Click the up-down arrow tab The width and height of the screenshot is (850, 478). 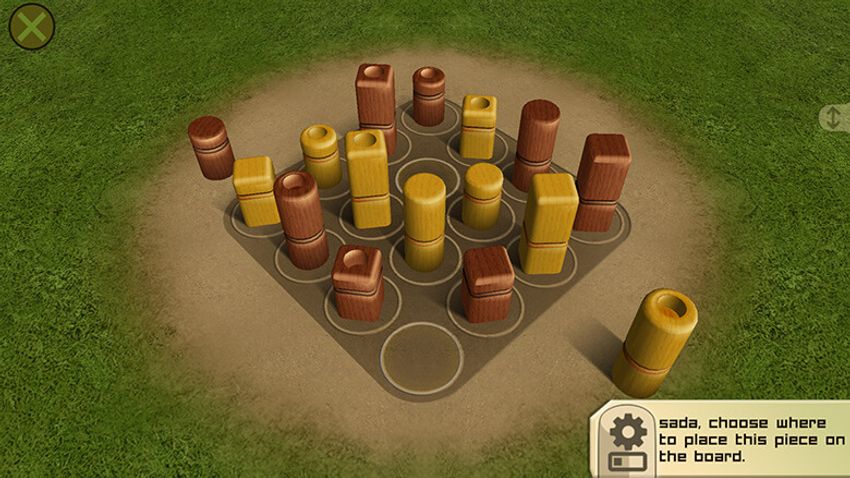(834, 118)
